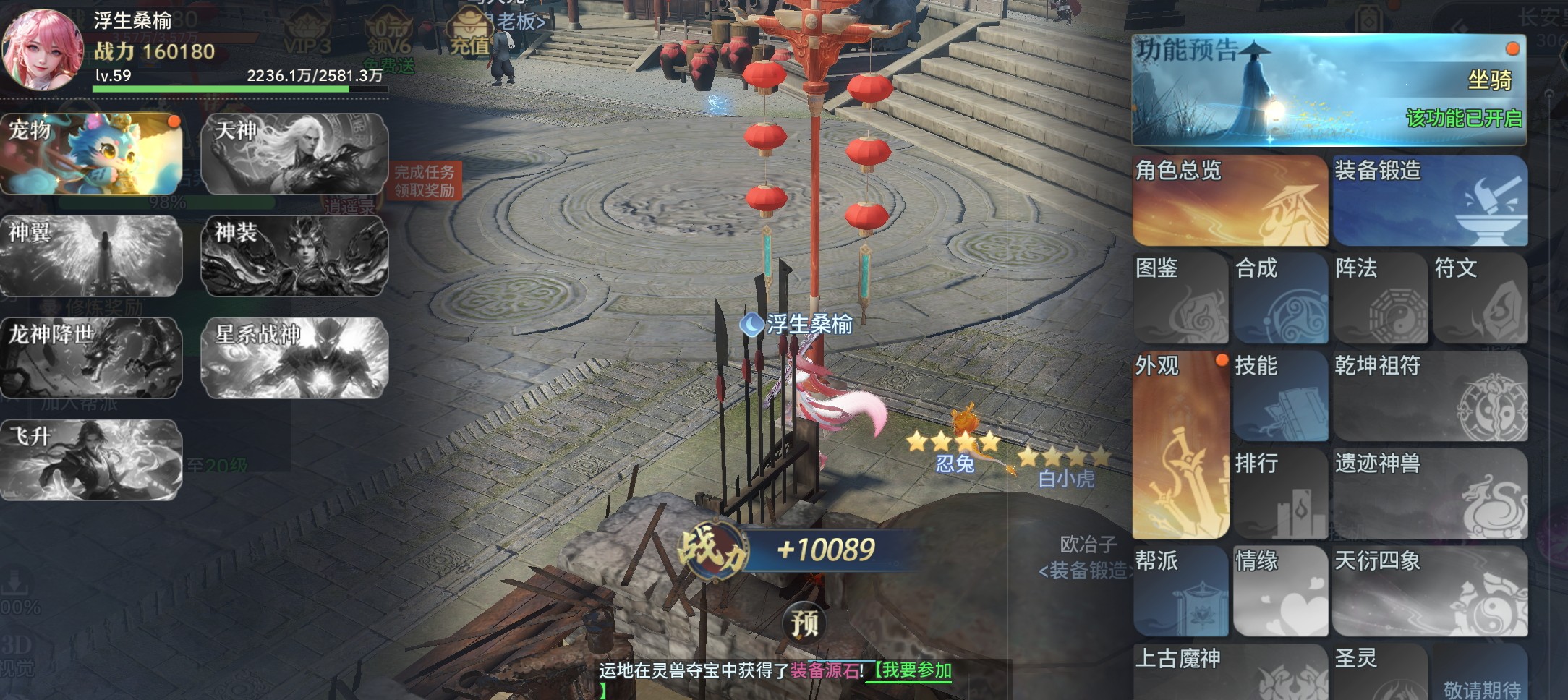The width and height of the screenshot is (1568, 700).
Task: Open the 合成 synthesis tile
Action: coord(1280,298)
